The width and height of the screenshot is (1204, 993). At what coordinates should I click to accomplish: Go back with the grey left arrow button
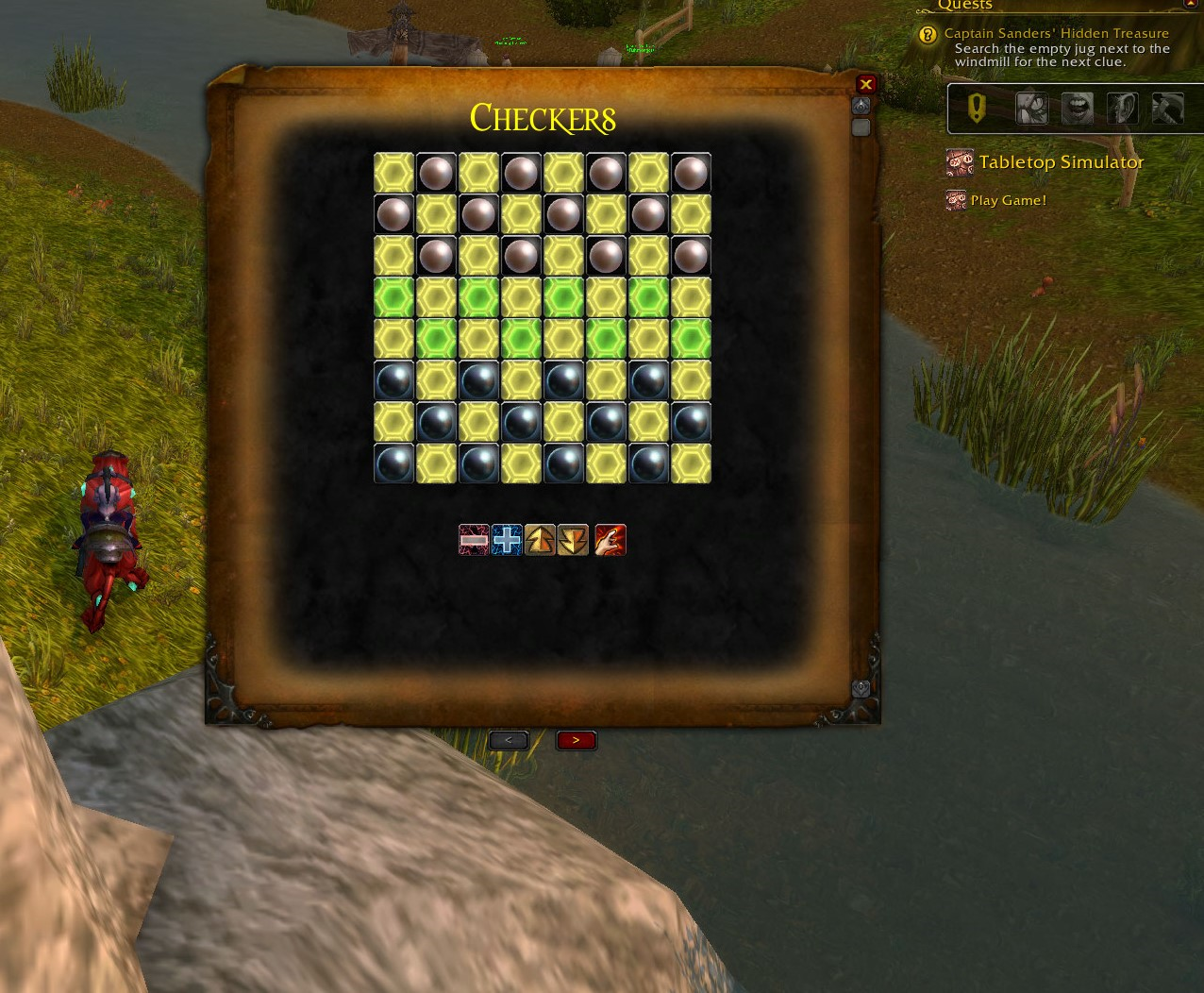tap(509, 740)
